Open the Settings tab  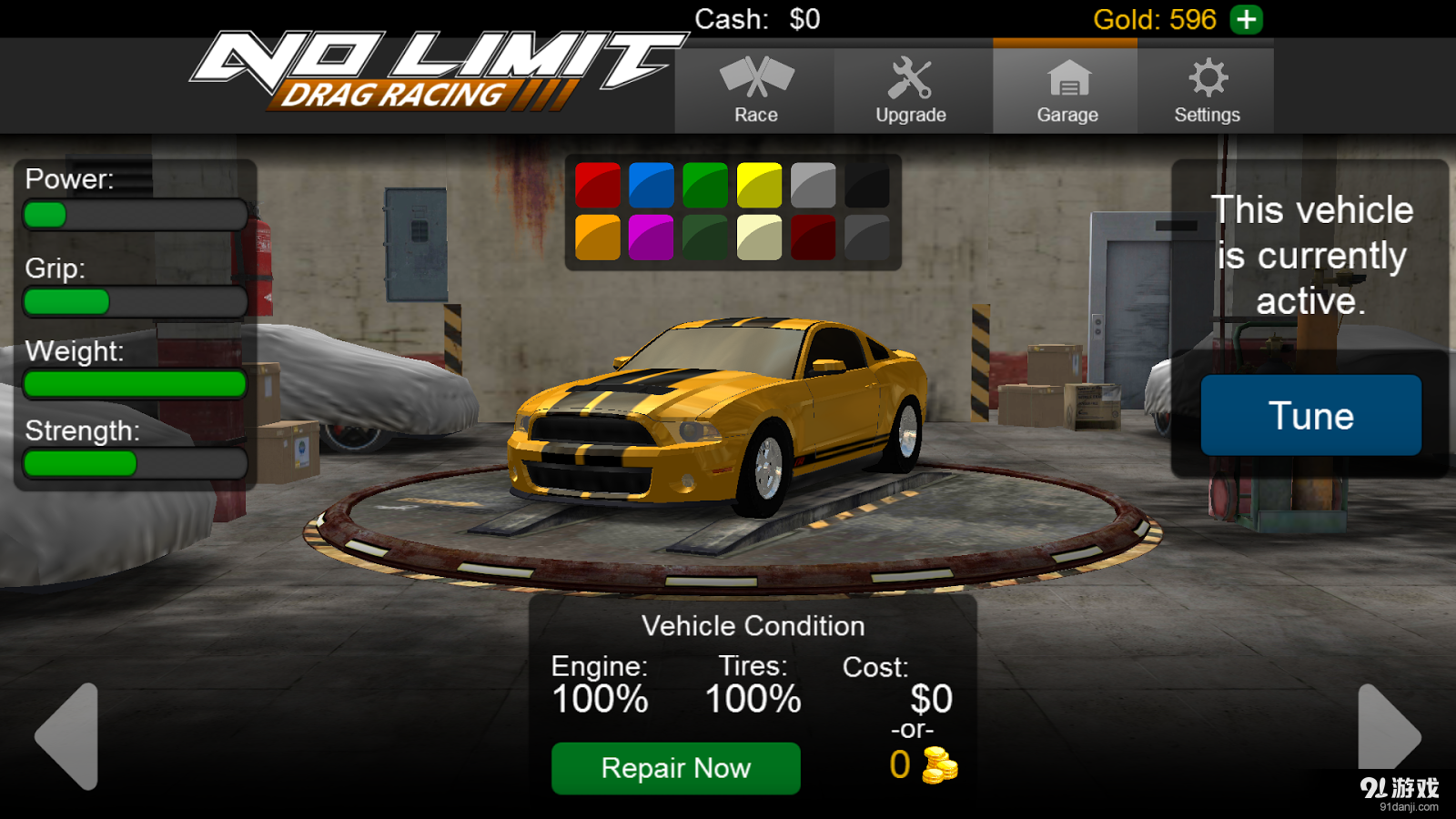point(1207,91)
